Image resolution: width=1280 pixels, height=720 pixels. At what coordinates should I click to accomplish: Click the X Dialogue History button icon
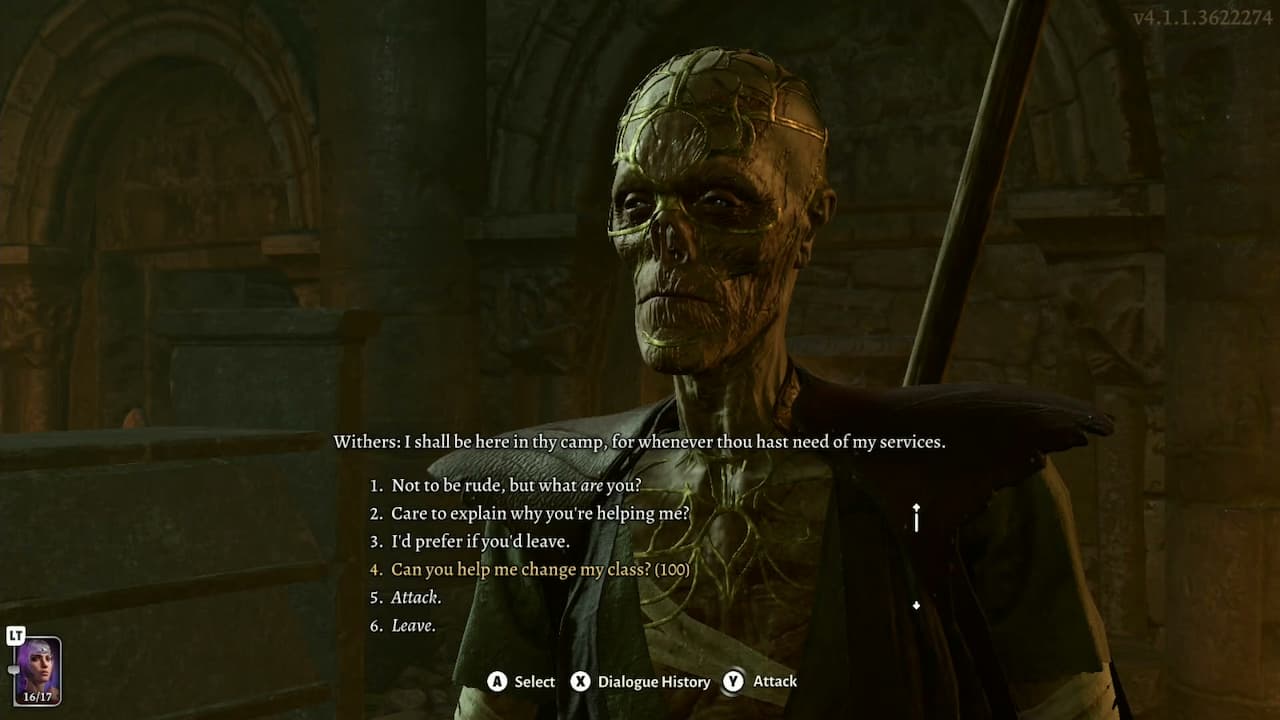point(582,681)
